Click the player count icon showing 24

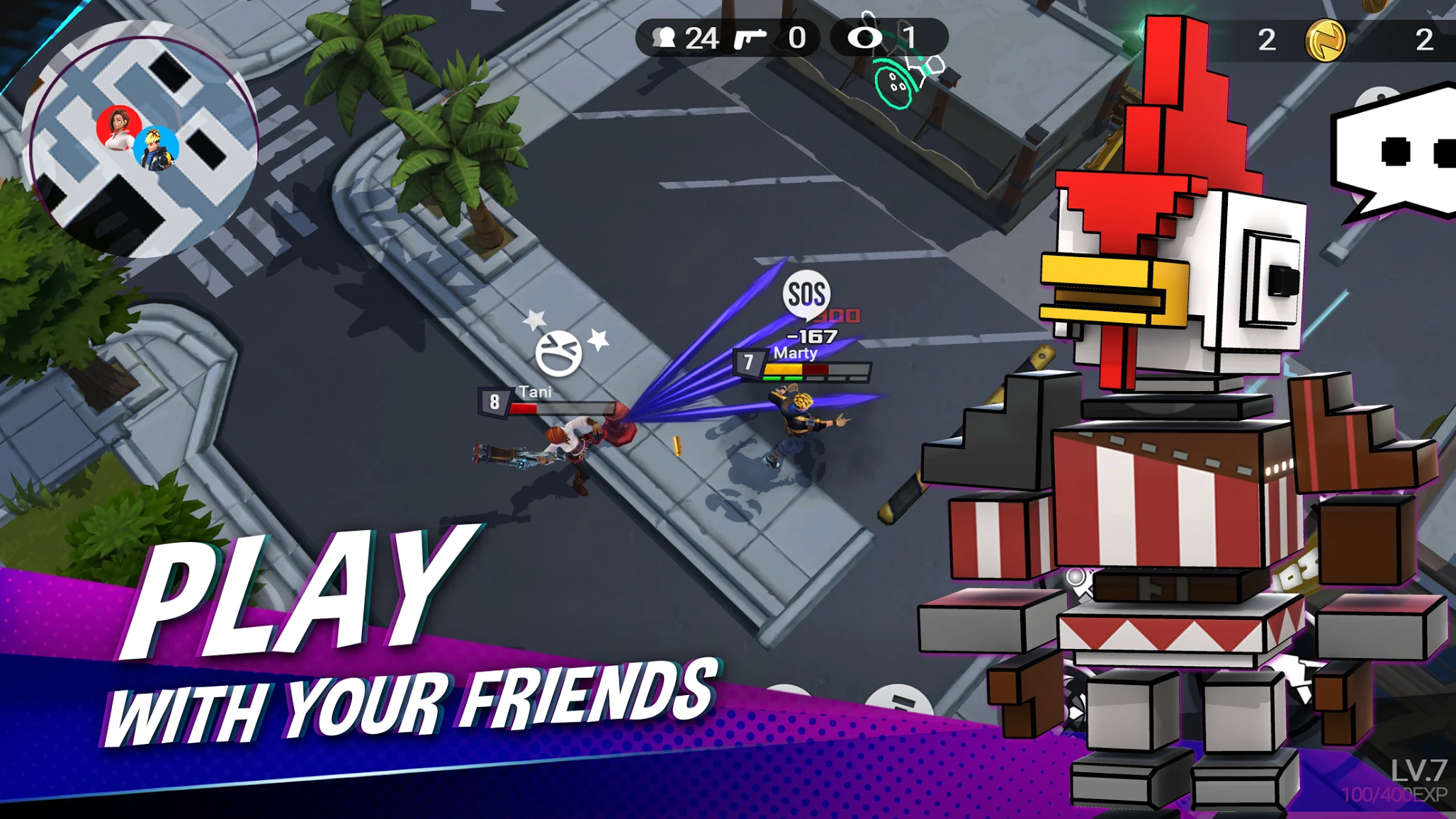click(665, 38)
